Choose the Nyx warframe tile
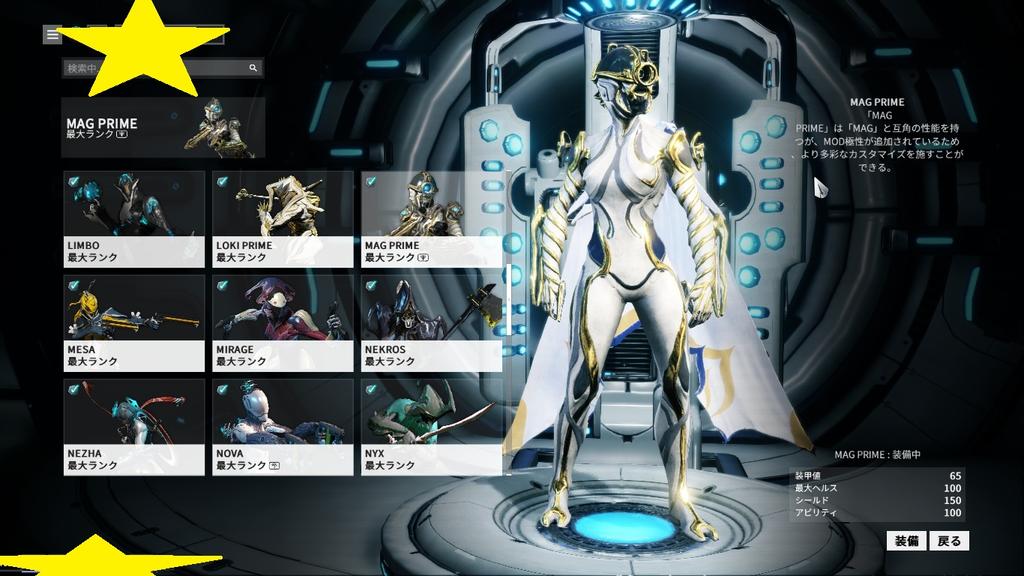This screenshot has width=1024, height=576. [x=431, y=426]
